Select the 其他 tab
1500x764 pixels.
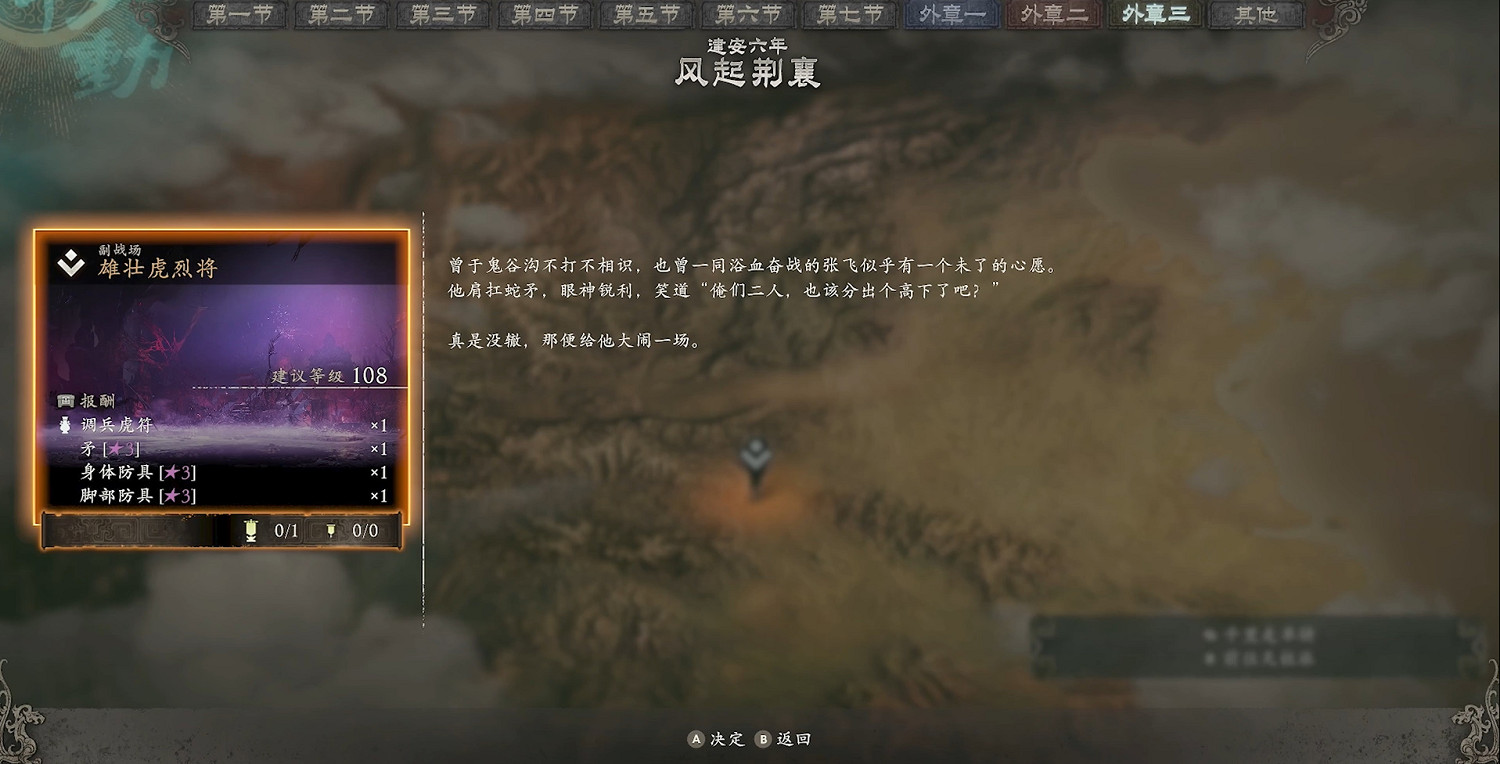point(1256,15)
